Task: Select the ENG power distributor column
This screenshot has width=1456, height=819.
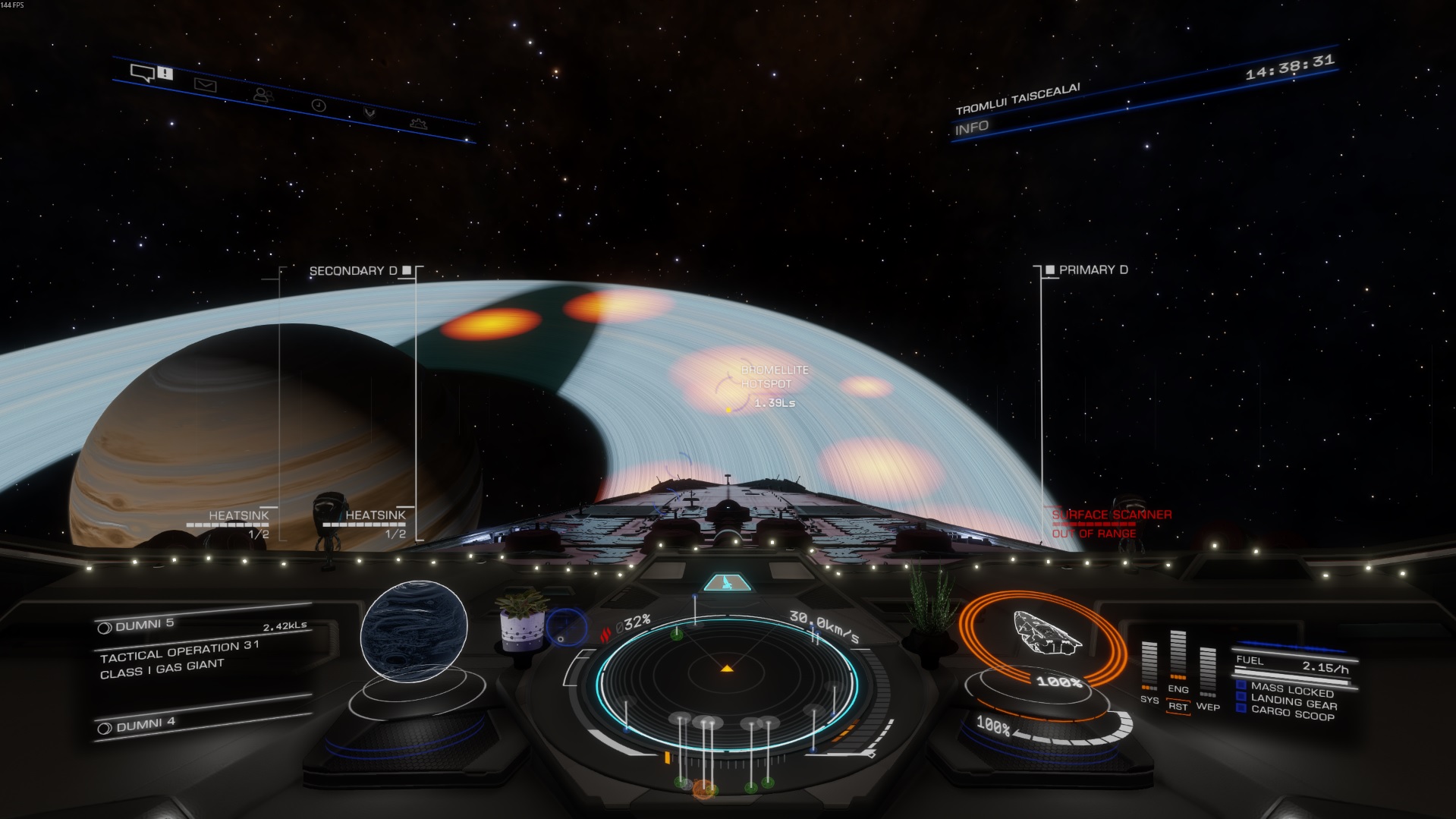Action: (x=1178, y=659)
